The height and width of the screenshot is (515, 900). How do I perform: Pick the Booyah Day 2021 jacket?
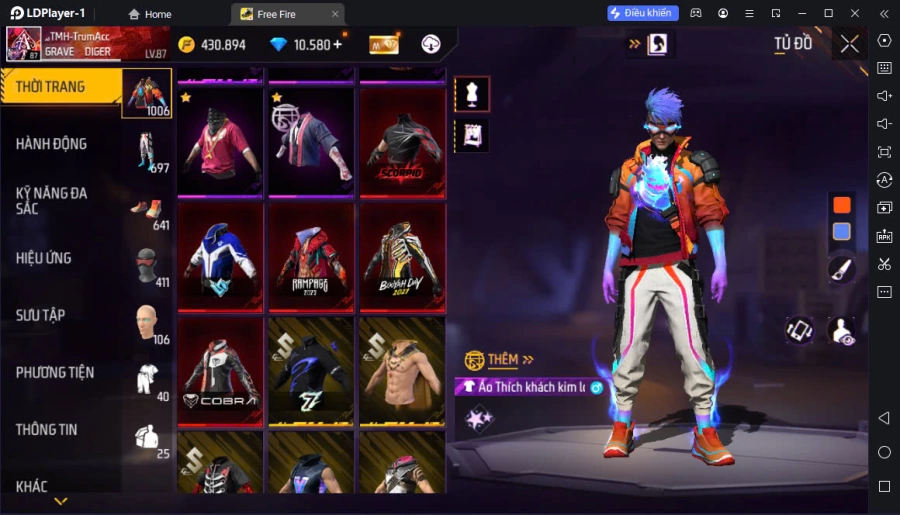[x=402, y=256]
